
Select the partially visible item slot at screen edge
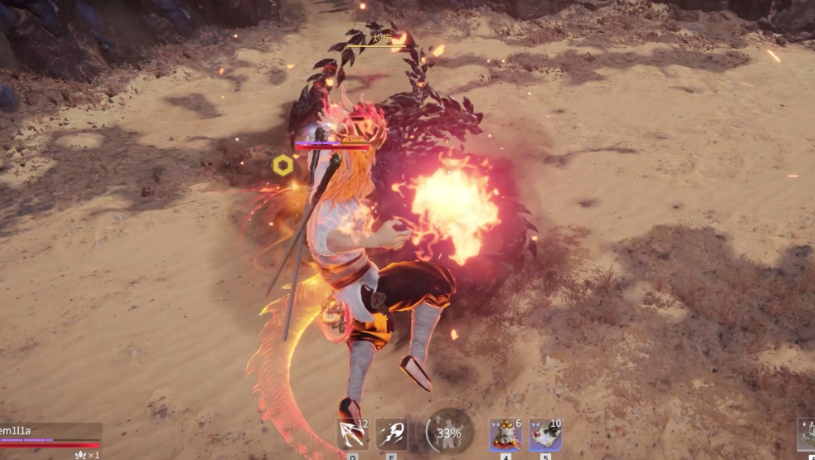click(806, 434)
